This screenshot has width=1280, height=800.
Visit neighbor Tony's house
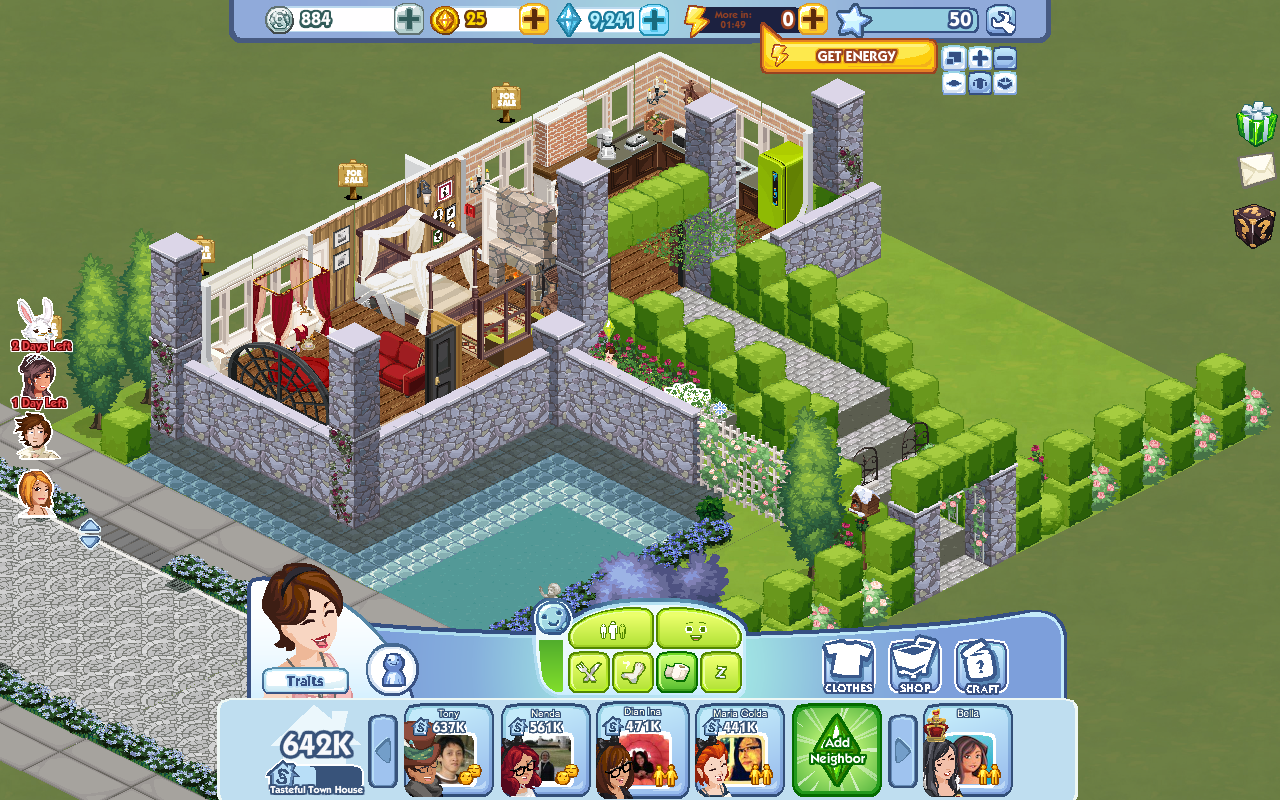pos(448,751)
